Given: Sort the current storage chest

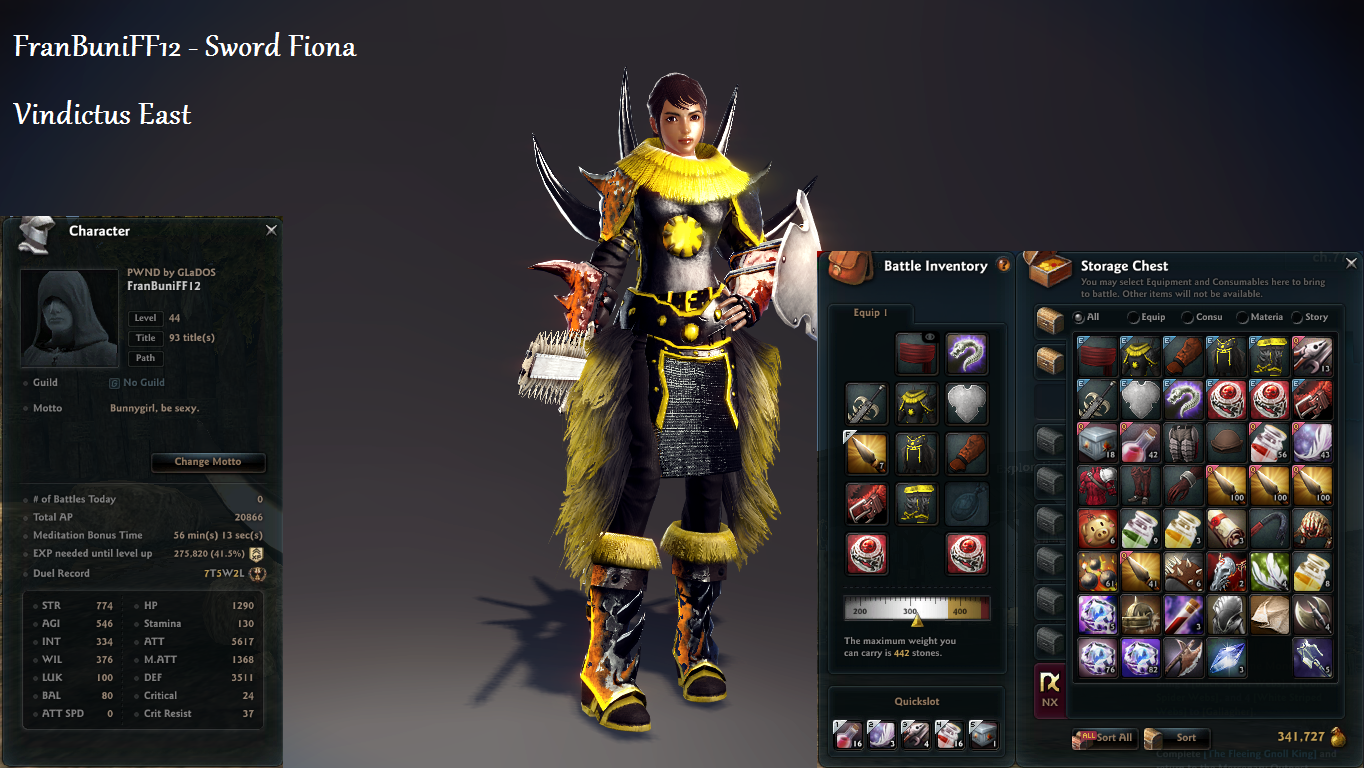Looking at the screenshot, I should pyautogui.click(x=1176, y=738).
